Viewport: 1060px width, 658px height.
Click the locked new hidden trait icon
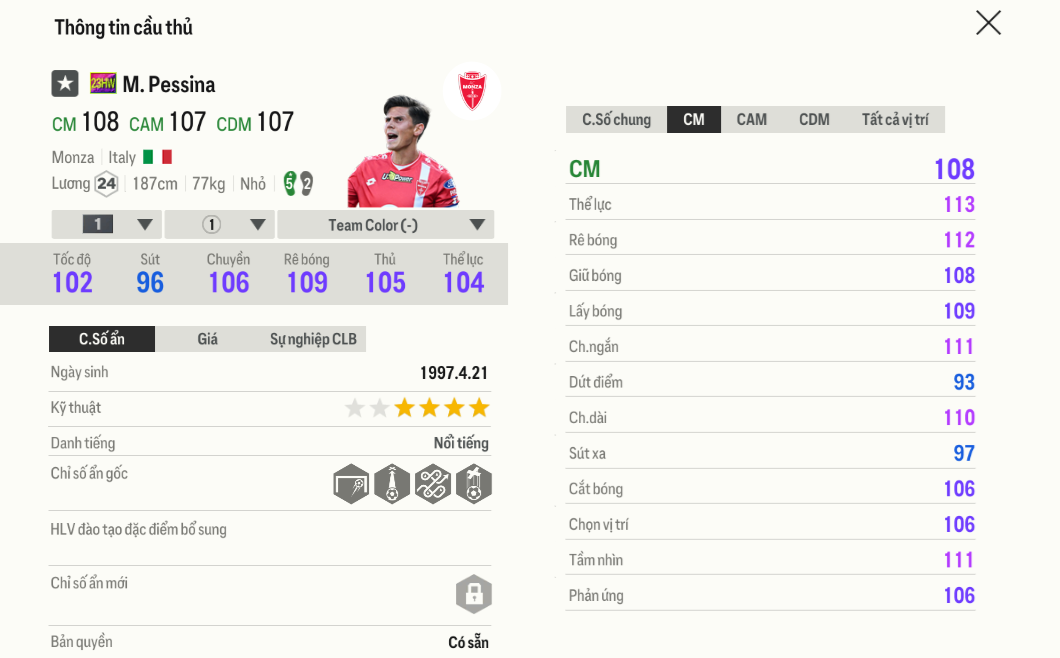point(474,594)
